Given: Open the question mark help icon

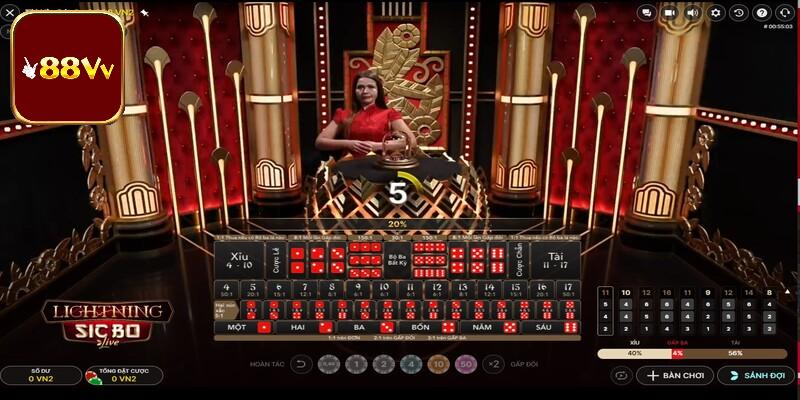Looking at the screenshot, I should click(762, 13).
